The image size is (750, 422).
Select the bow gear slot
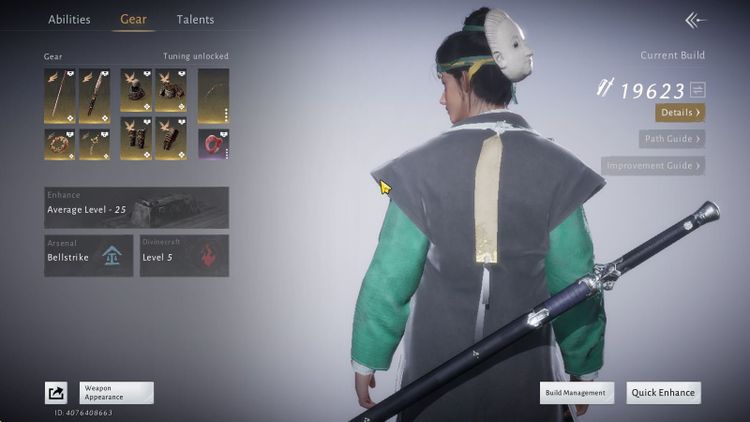point(213,96)
